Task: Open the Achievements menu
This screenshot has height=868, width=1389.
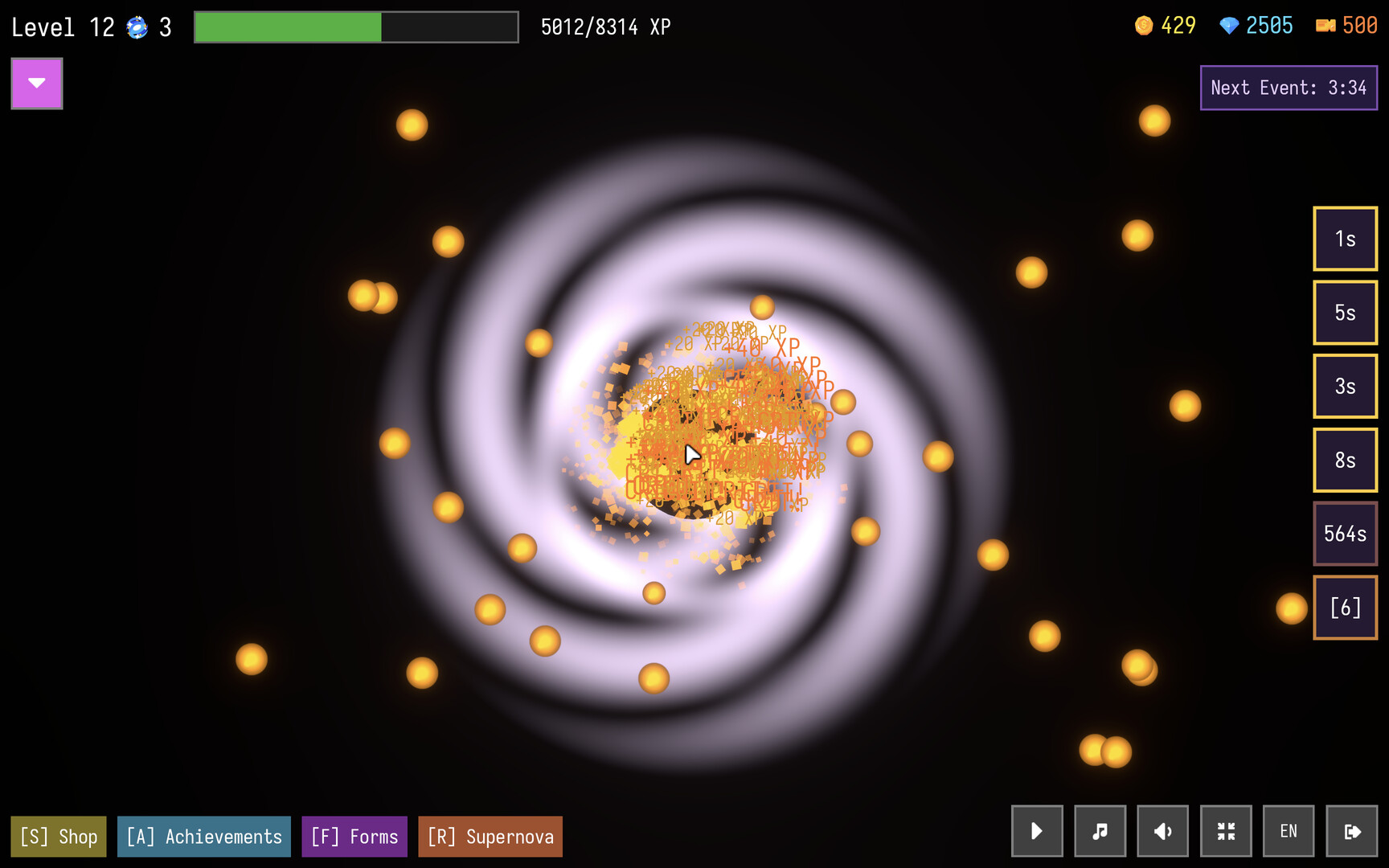Action: [203, 836]
